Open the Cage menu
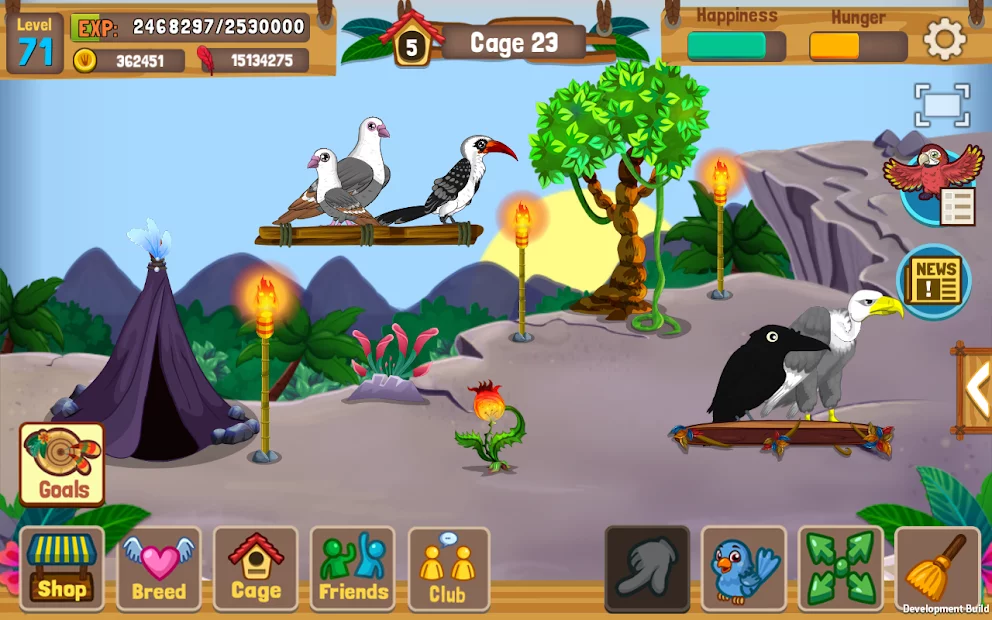Viewport: 992px width, 620px height. click(x=256, y=568)
